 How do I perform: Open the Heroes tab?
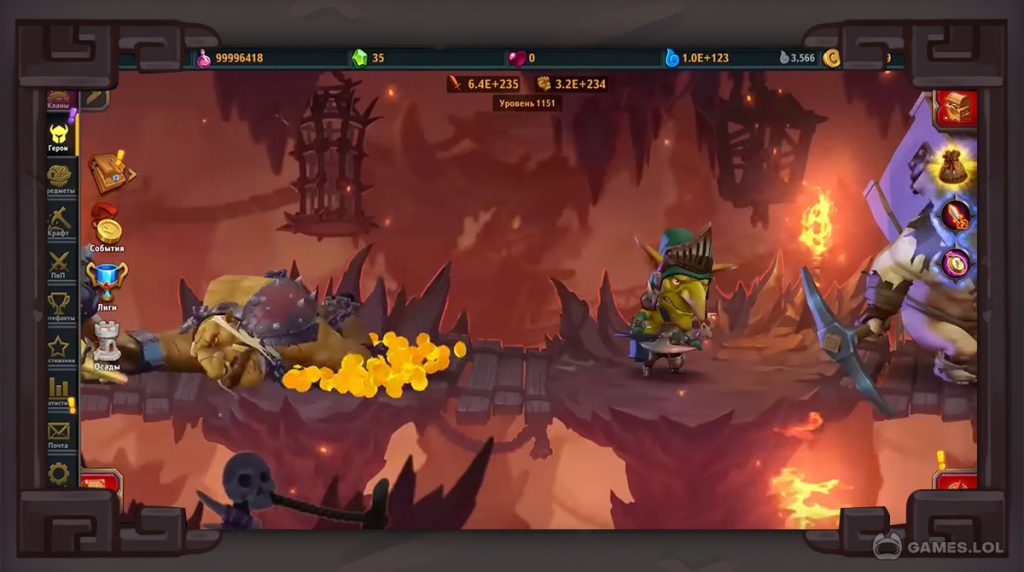click(59, 136)
